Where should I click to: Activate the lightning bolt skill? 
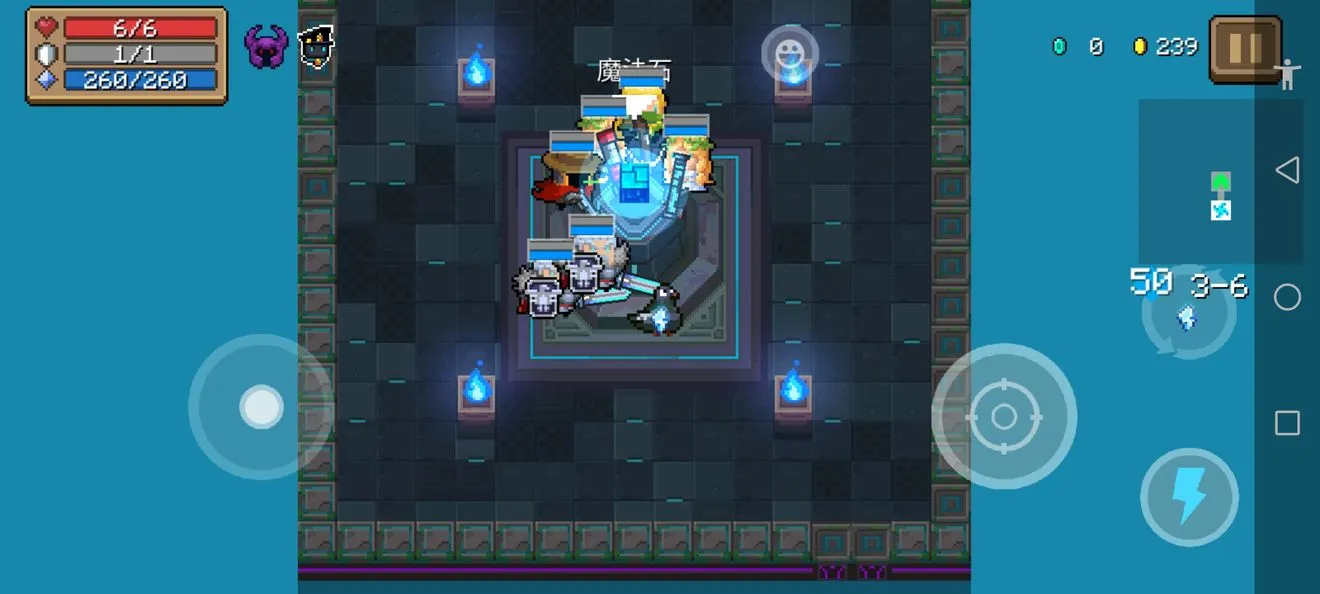pos(1189,497)
